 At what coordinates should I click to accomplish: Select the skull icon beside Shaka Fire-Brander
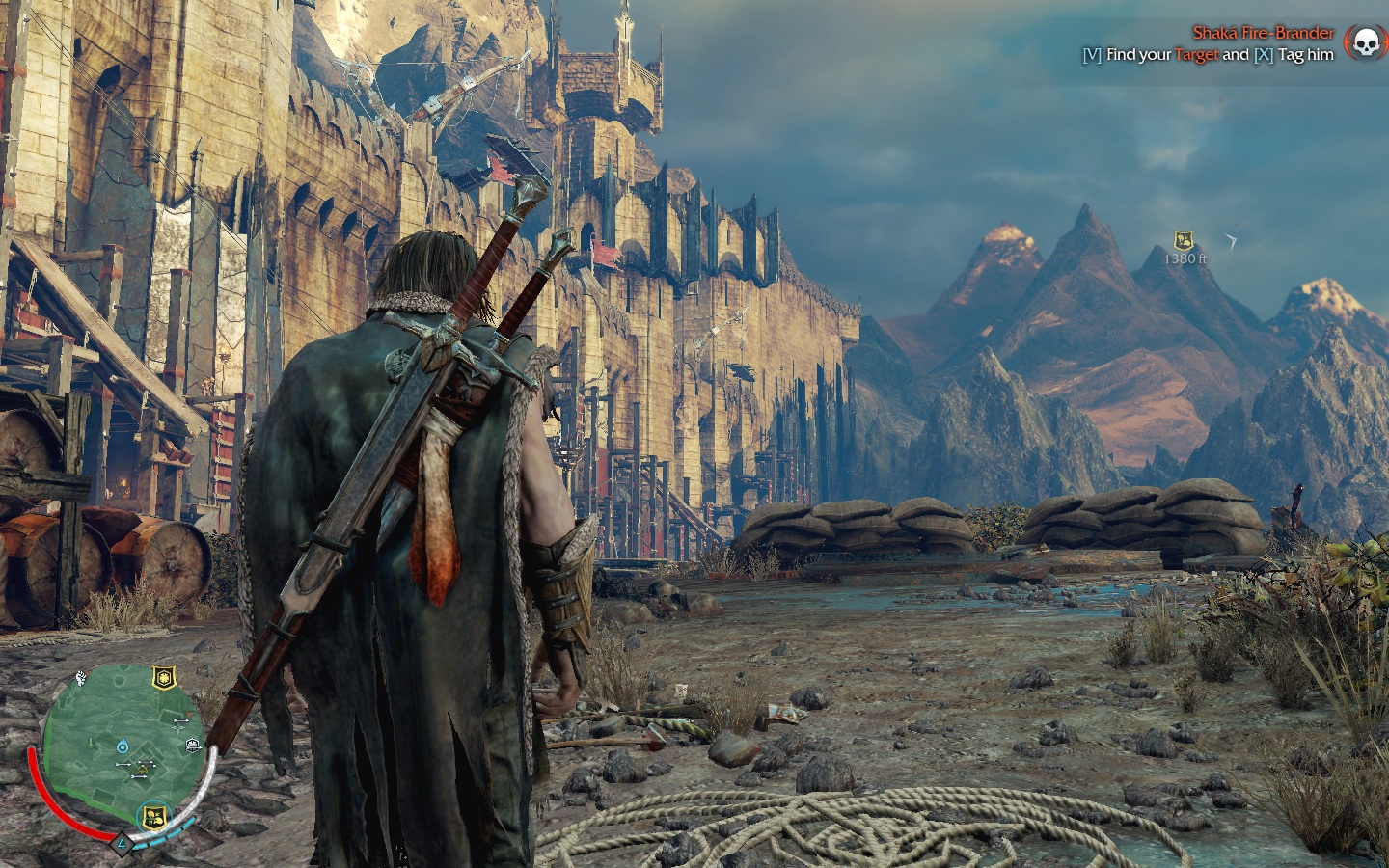(x=1363, y=43)
